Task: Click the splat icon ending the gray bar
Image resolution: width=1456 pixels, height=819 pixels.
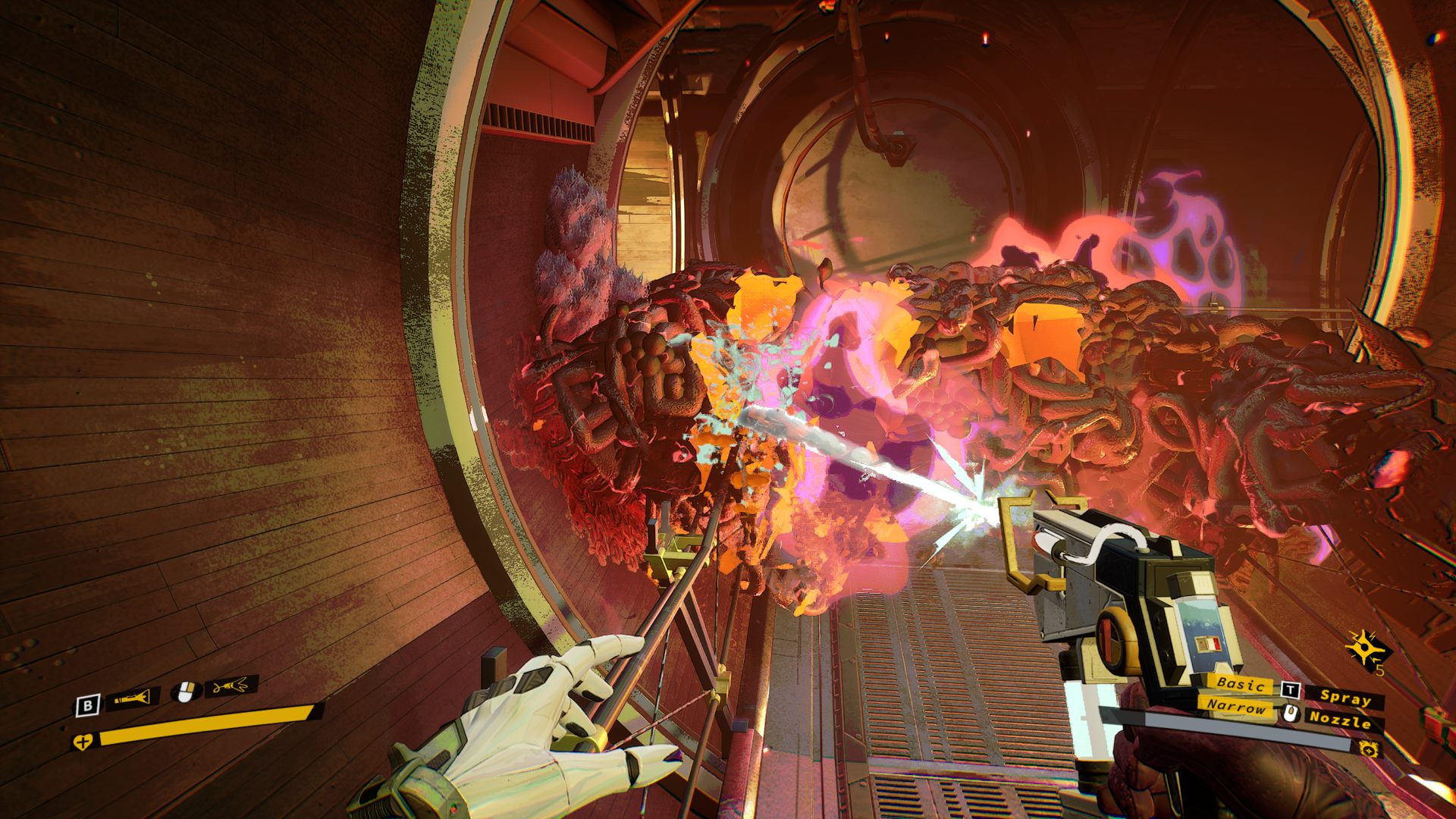Action: 1369,749
